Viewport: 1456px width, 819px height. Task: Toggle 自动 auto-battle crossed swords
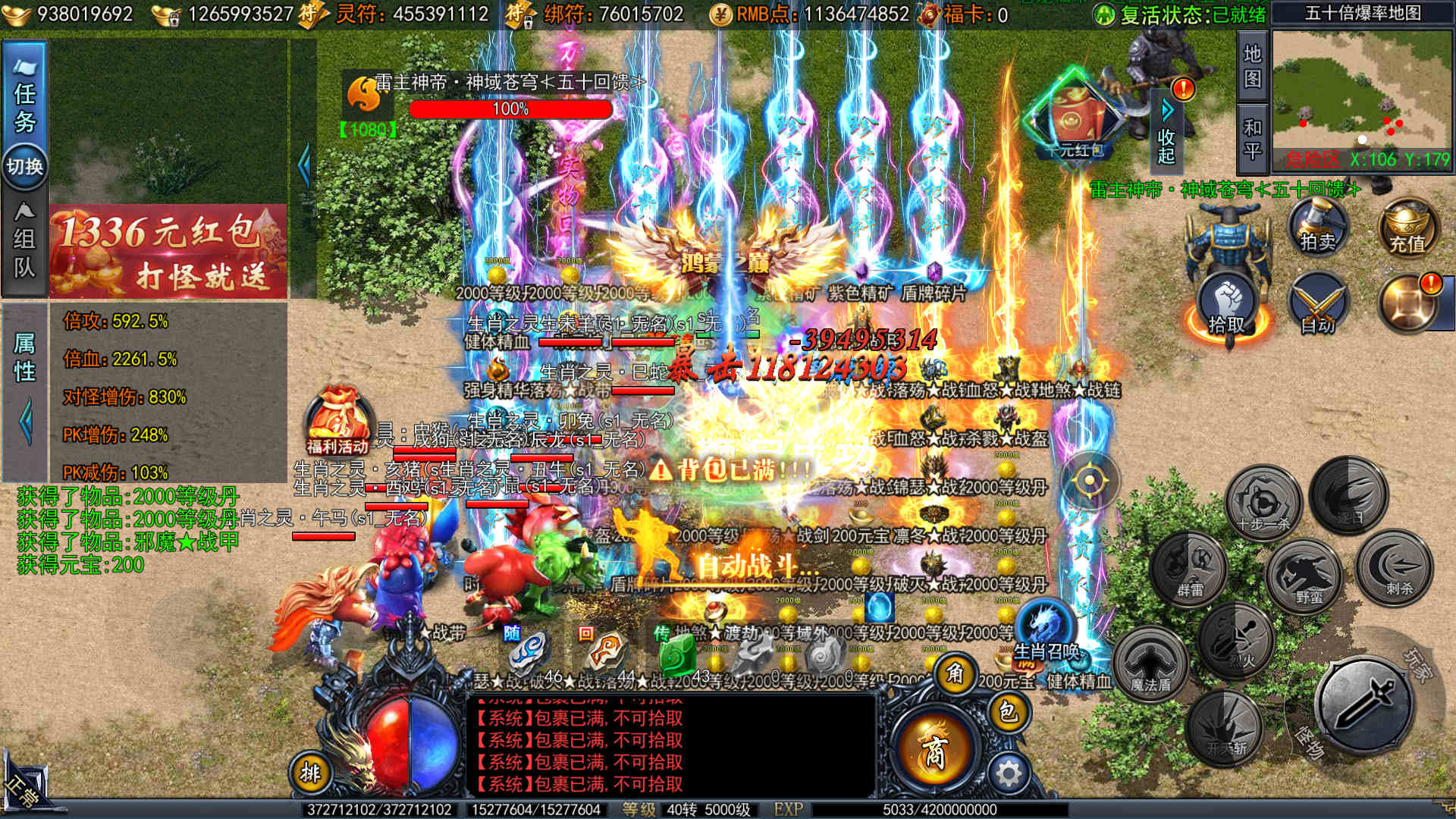[x=1318, y=307]
